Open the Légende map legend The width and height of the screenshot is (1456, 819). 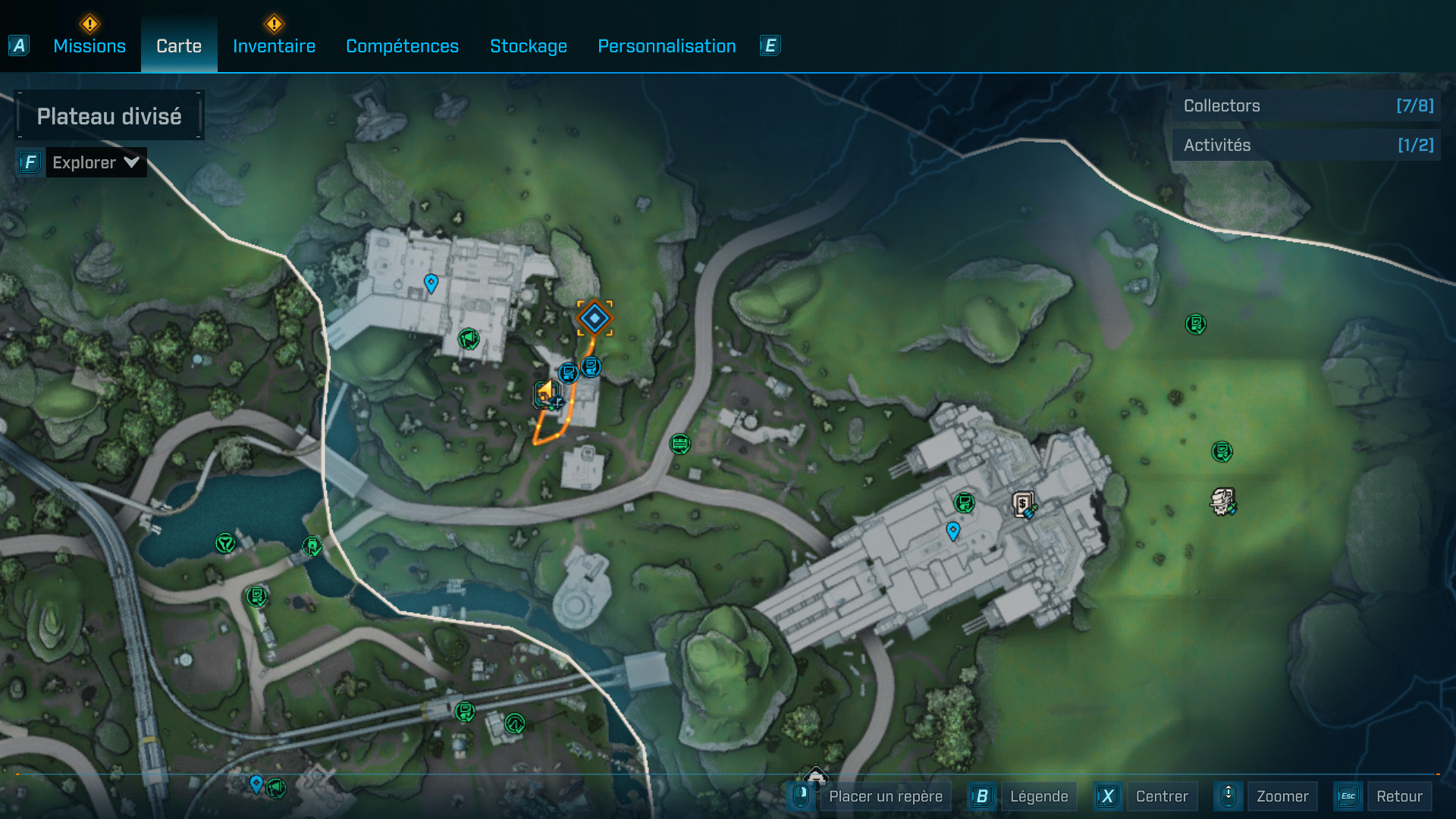[1038, 796]
